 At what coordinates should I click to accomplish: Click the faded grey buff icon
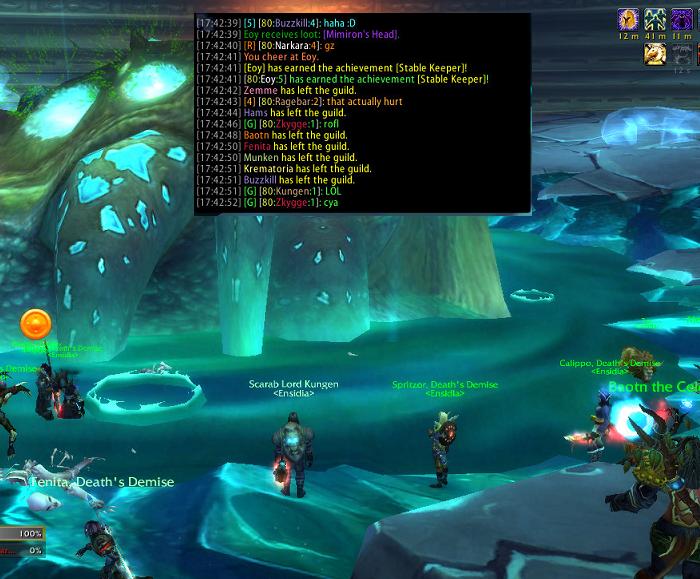click(682, 54)
